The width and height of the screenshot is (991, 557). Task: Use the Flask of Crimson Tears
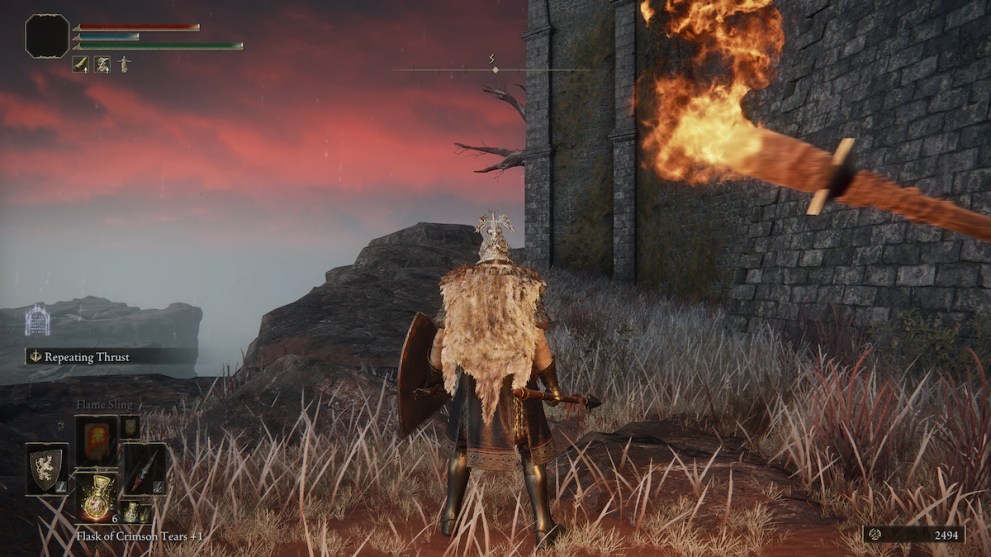click(96, 496)
